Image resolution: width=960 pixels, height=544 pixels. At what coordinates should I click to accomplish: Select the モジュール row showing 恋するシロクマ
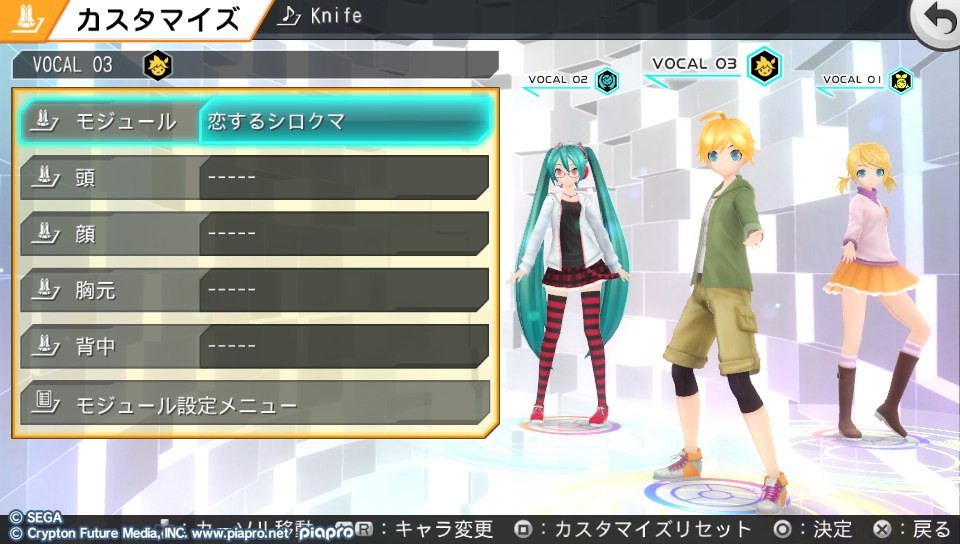254,122
